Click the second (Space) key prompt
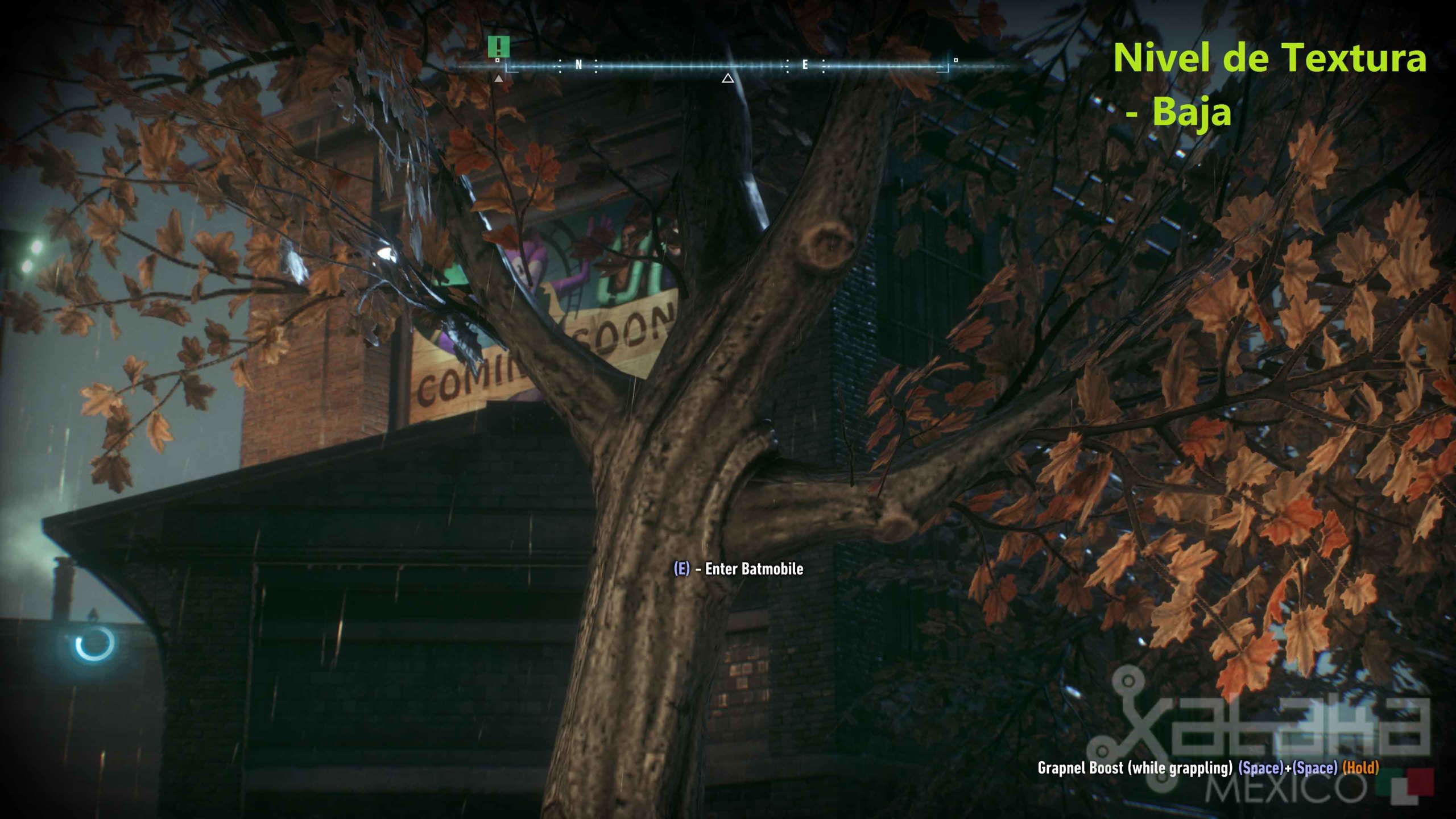The width and height of the screenshot is (1456, 819). click(1314, 768)
